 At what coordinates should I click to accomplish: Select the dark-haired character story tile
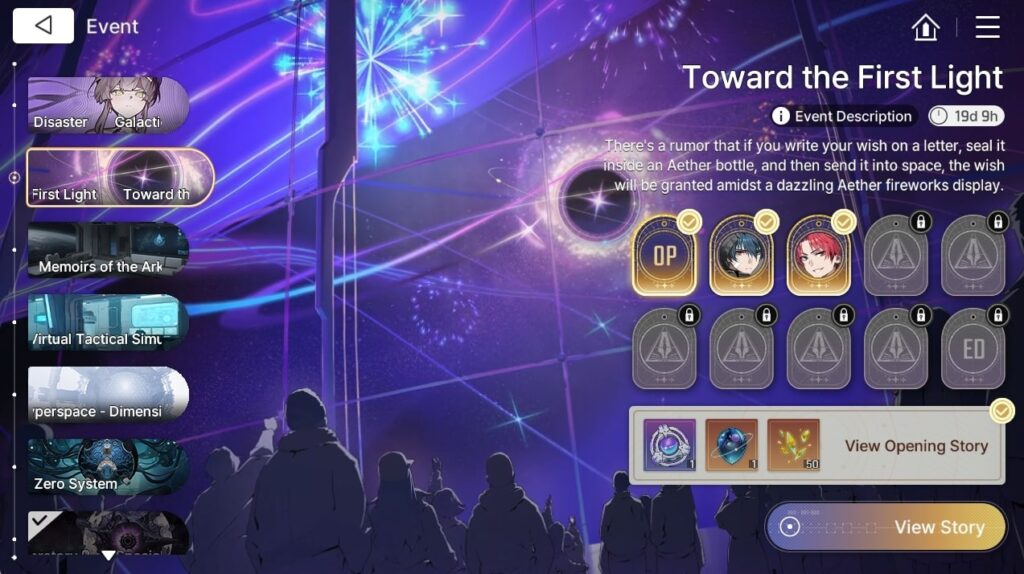coord(742,257)
